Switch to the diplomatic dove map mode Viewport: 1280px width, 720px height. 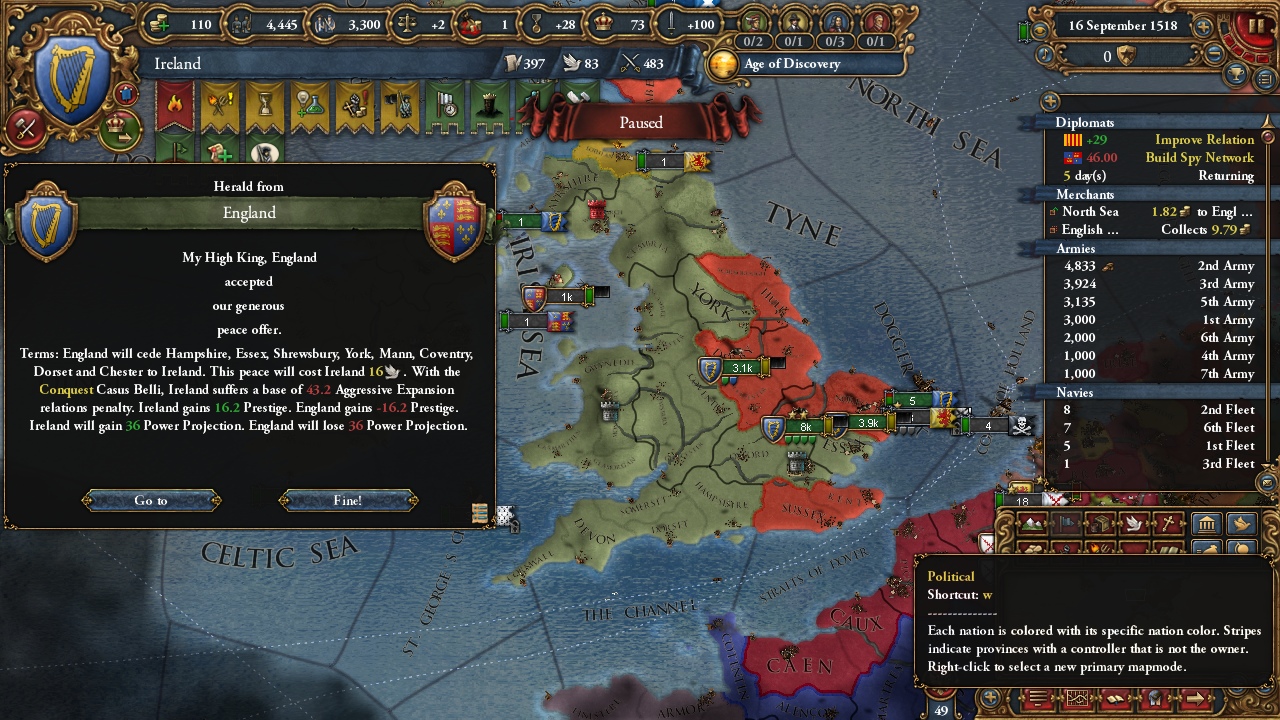[1133, 524]
